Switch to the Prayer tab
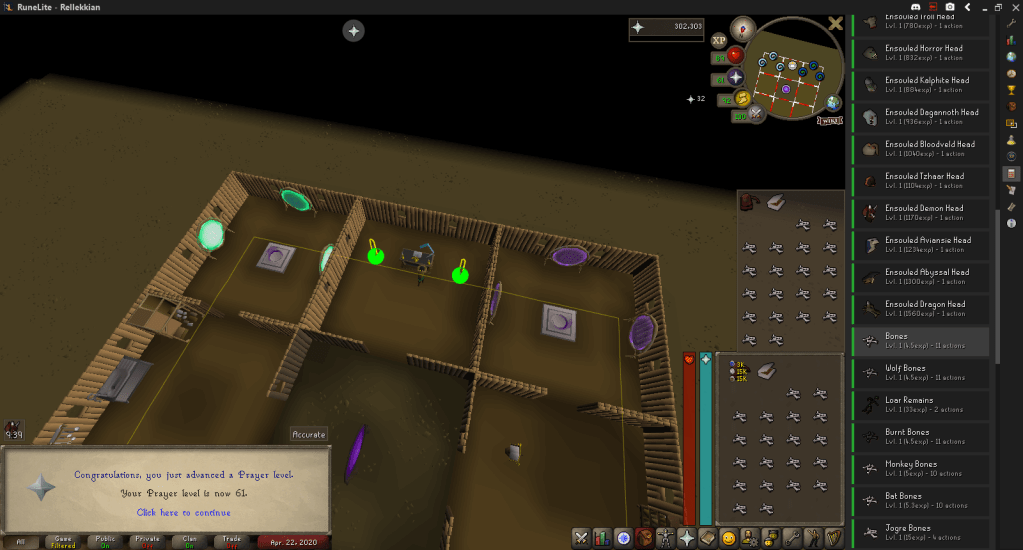Viewport: 1023px width, 550px height. coord(686,538)
